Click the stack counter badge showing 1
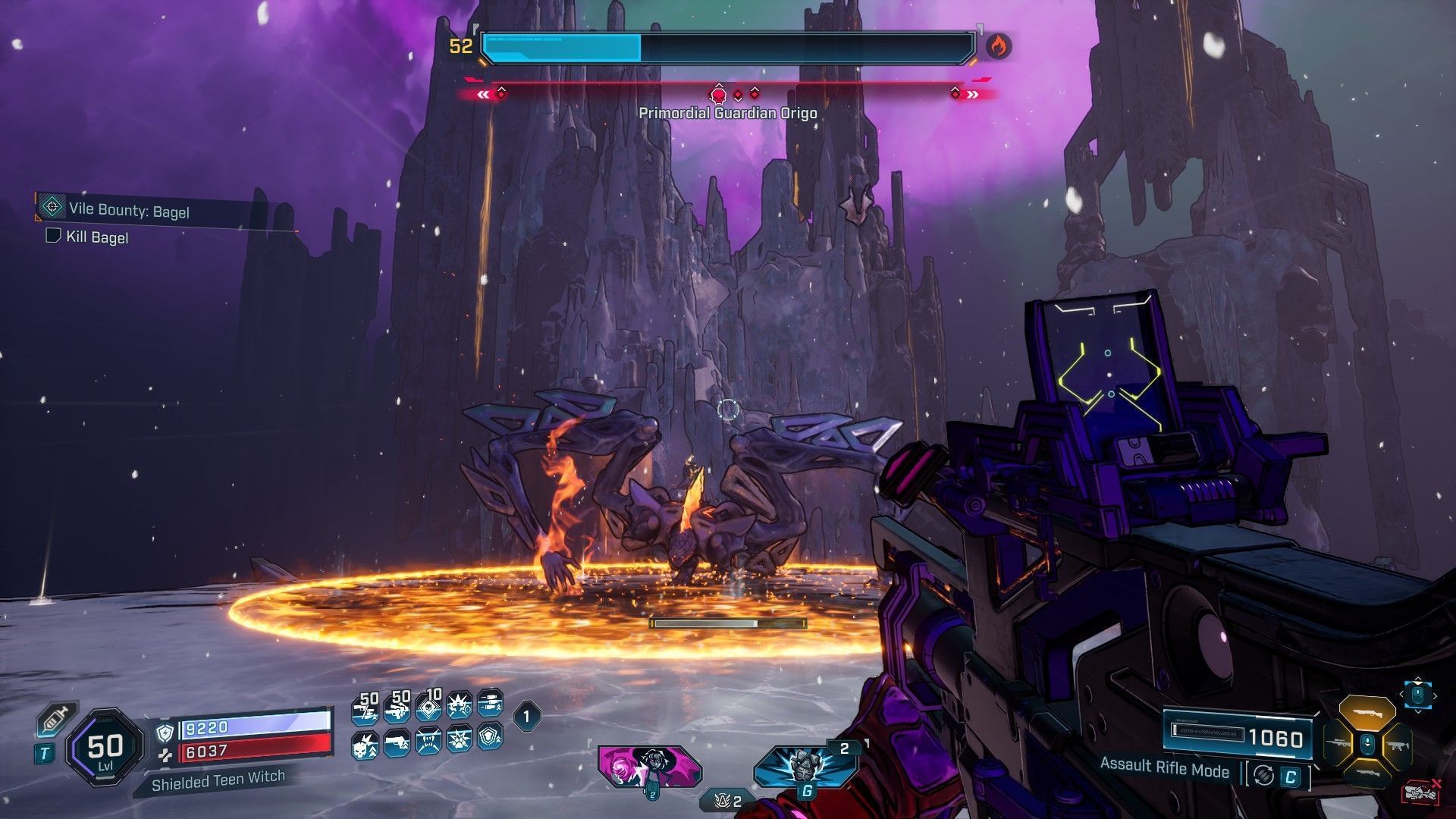The width and height of the screenshot is (1456, 819). tap(527, 715)
